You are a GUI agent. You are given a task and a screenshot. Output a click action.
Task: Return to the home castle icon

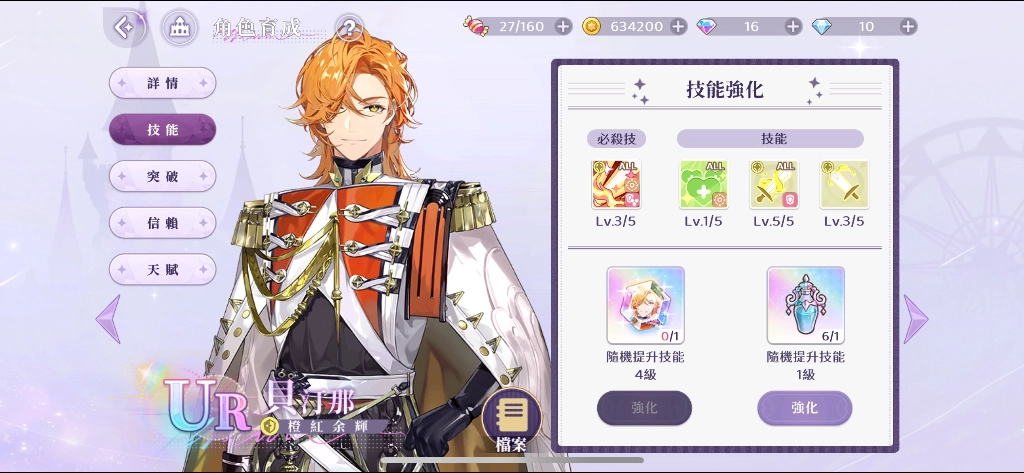point(180,27)
